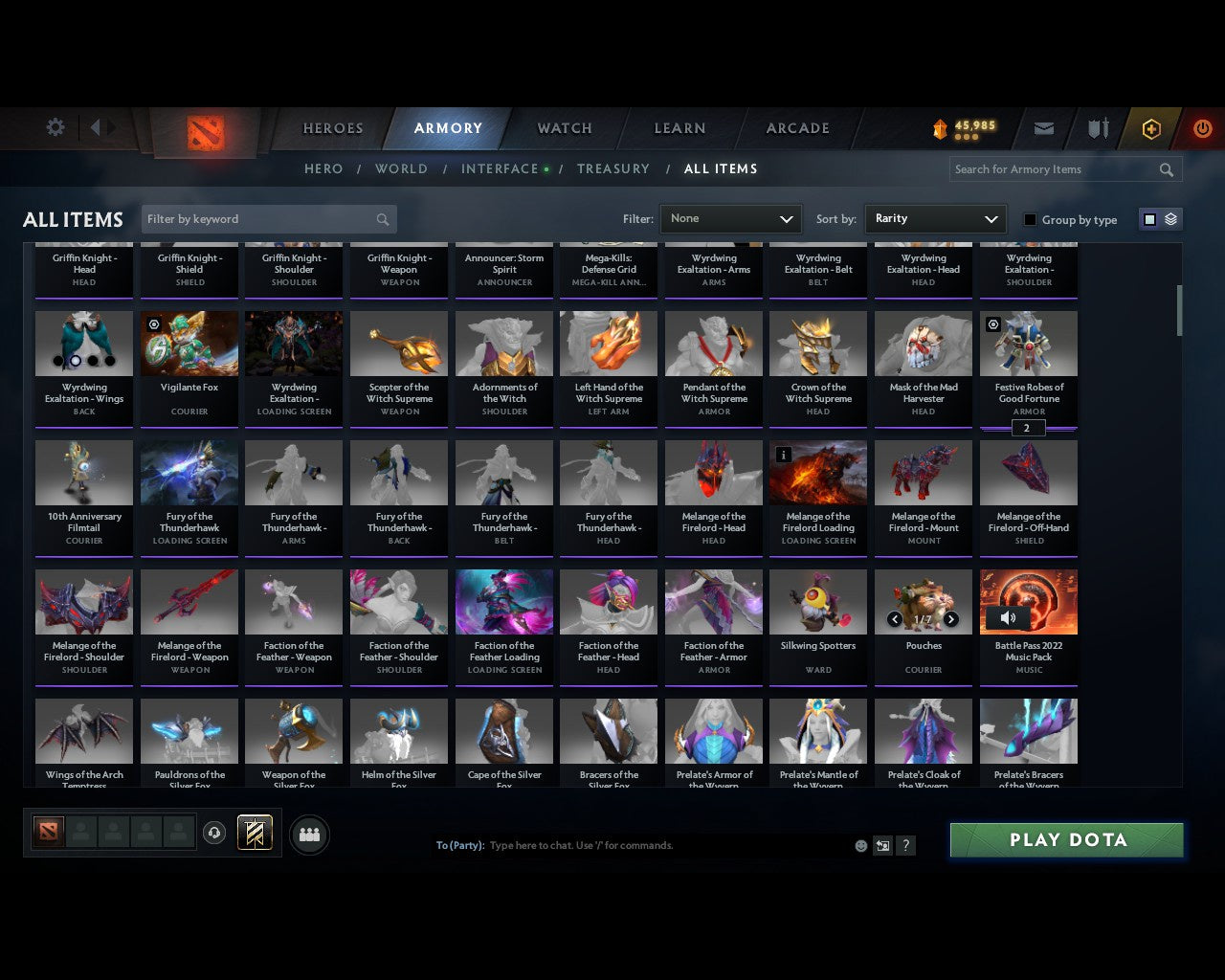
Task: Click the PLAY DOTA button
Action: 1066,839
